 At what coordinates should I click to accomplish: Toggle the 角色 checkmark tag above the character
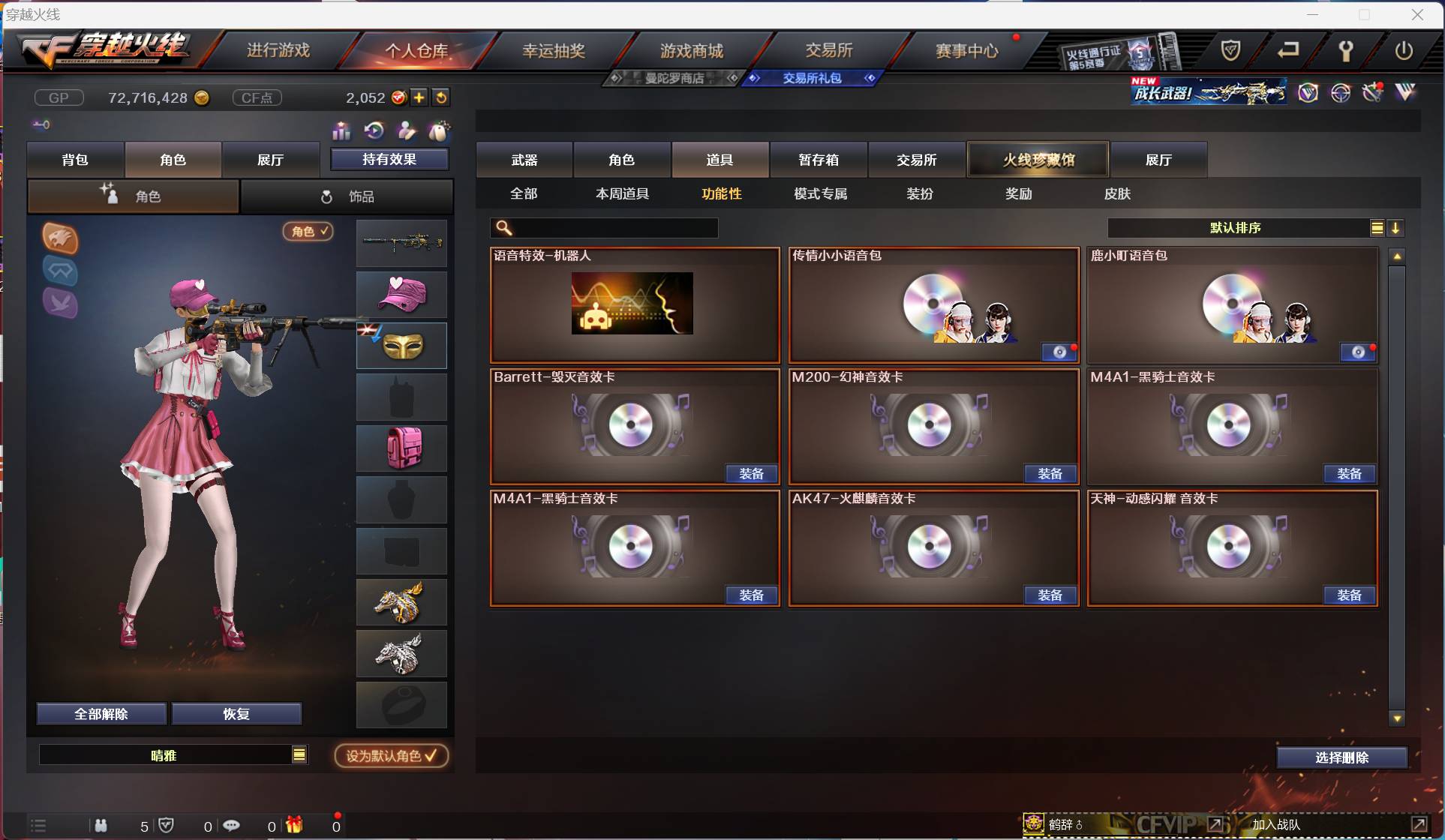point(308,231)
